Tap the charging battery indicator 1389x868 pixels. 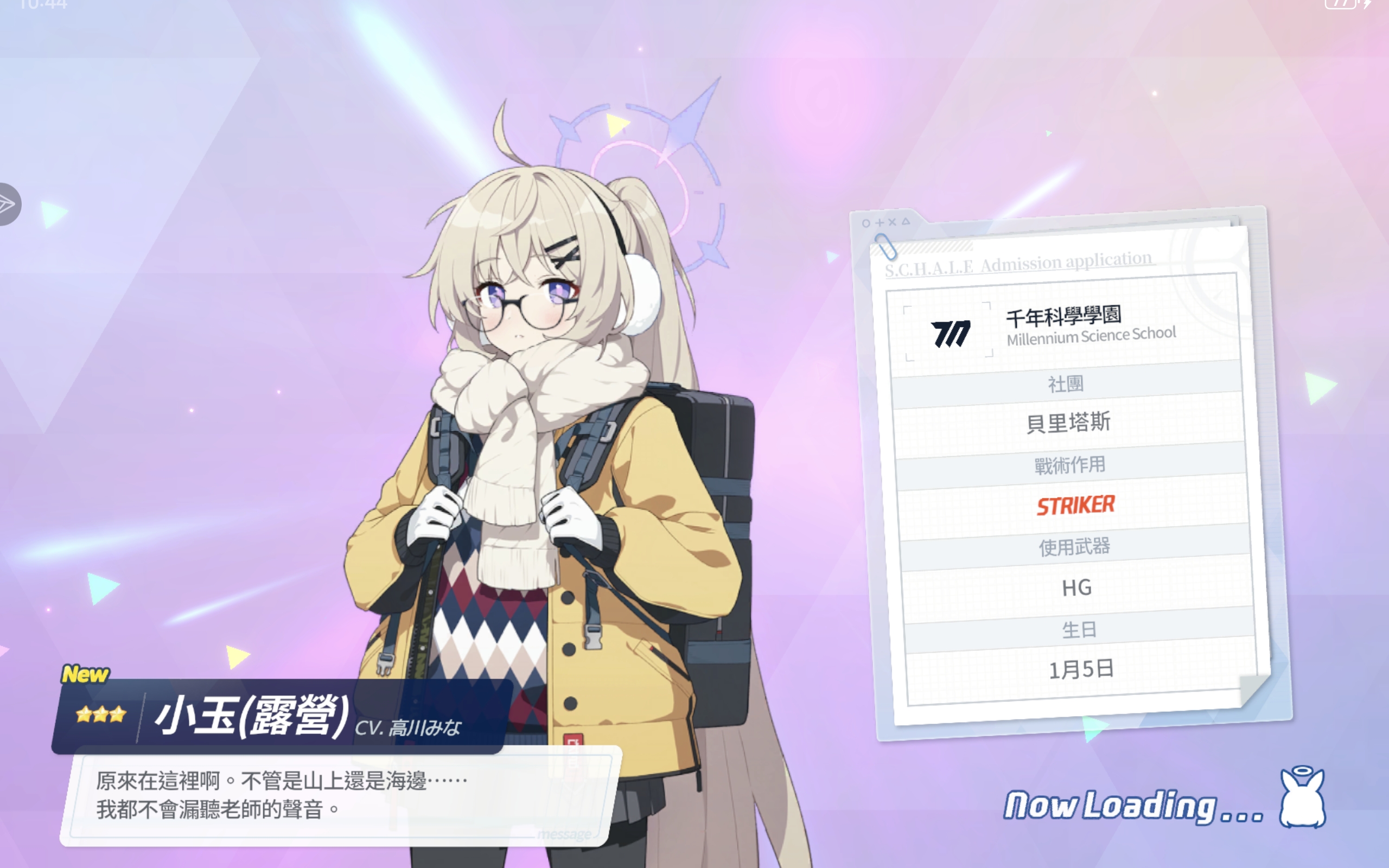coord(1349,4)
